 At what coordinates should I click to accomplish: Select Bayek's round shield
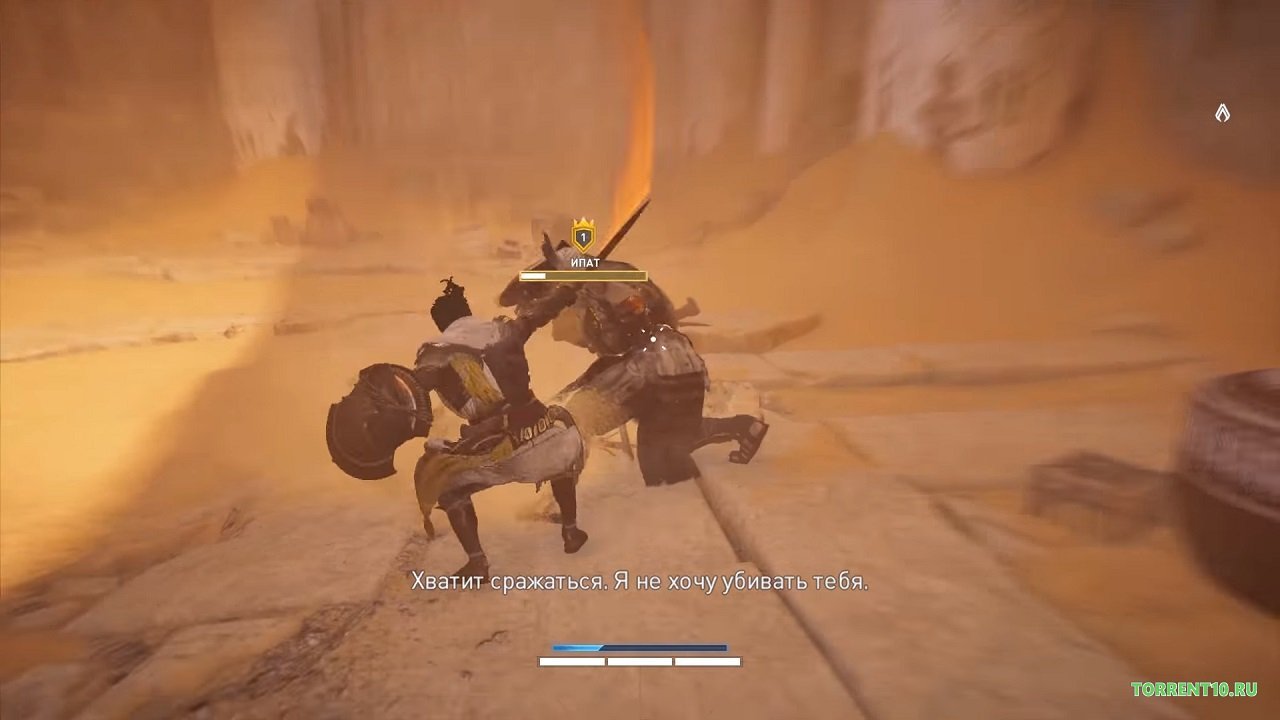pos(375,418)
